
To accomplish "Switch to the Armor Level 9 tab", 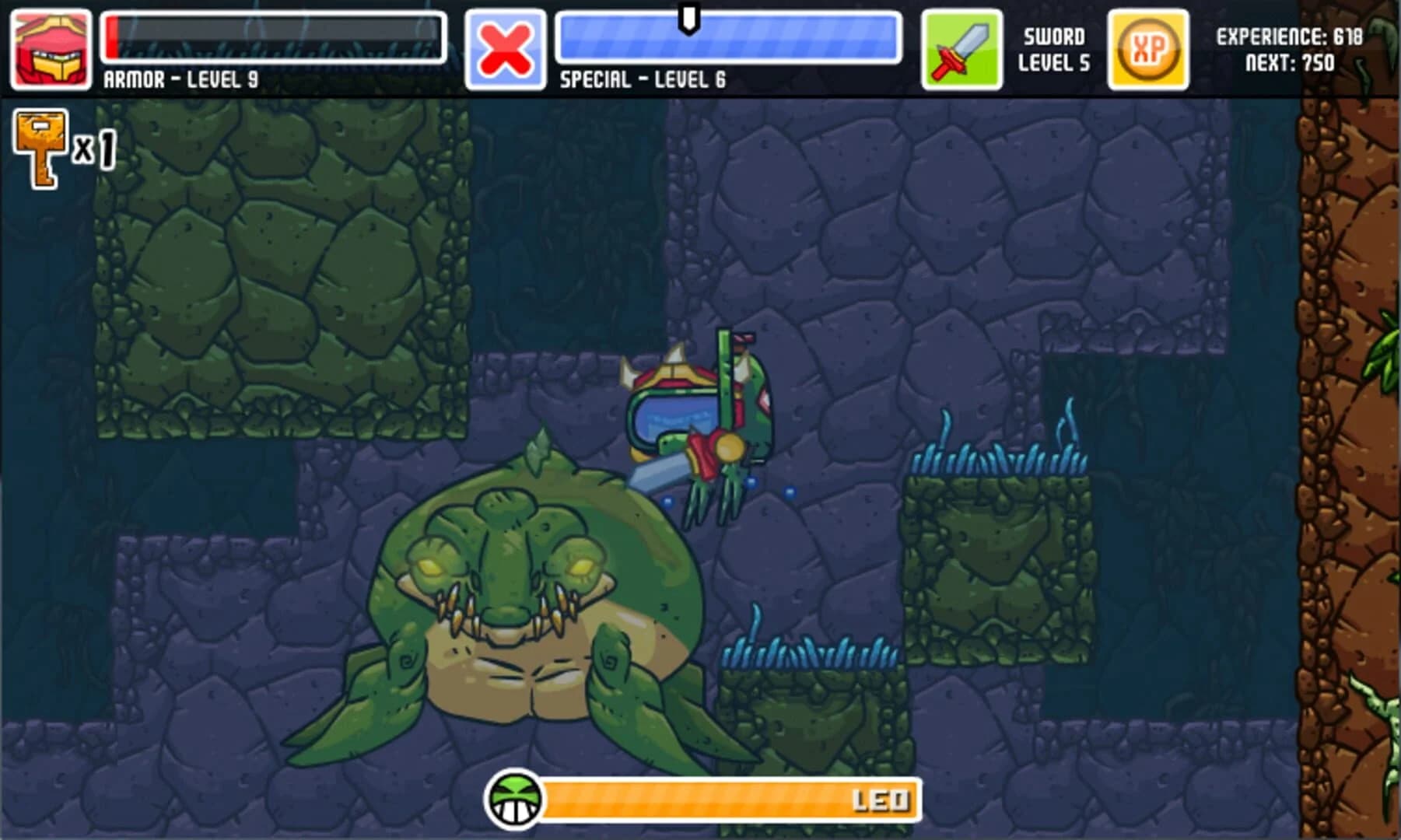I will pyautogui.click(x=179, y=78).
